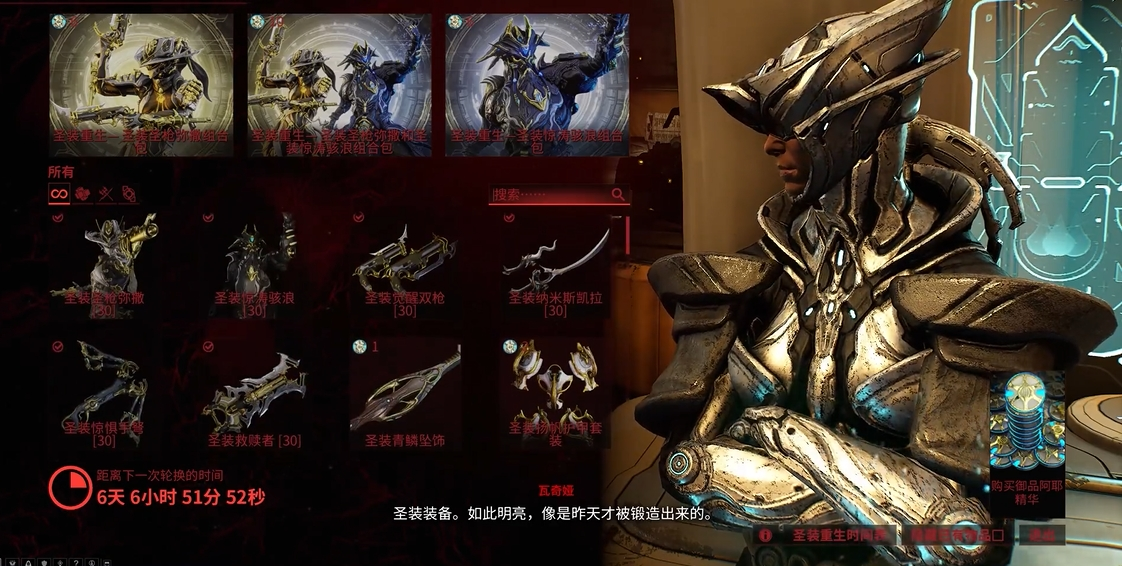Viewport: 1122px width, 566px height.
Task: Open the bundle showing gold and blue warframes
Action: [339, 85]
